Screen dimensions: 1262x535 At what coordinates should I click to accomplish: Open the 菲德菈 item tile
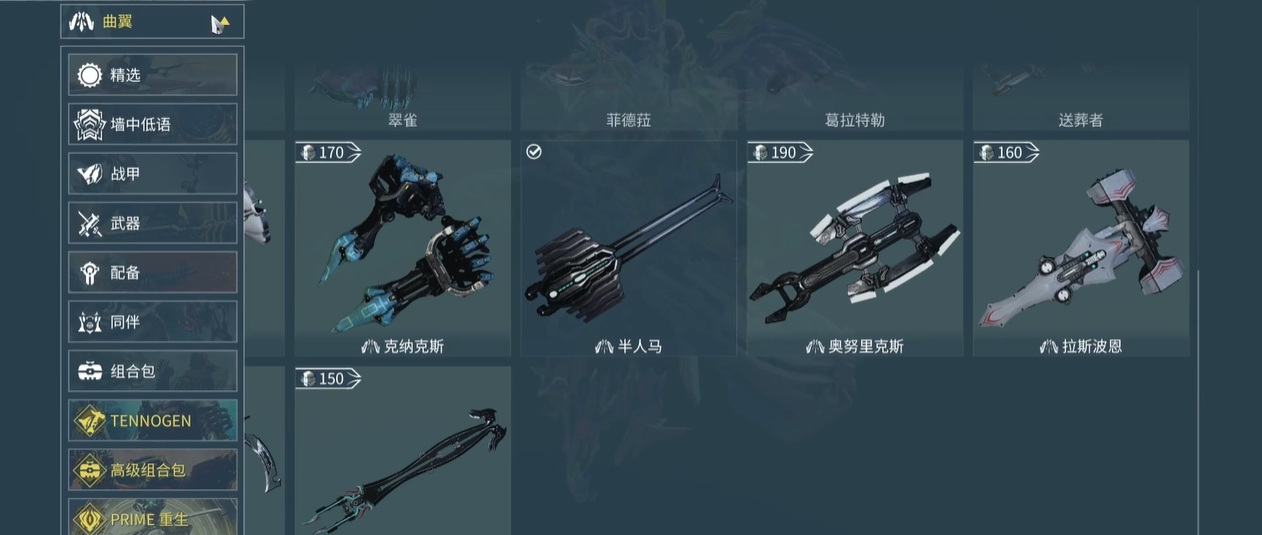(628, 100)
